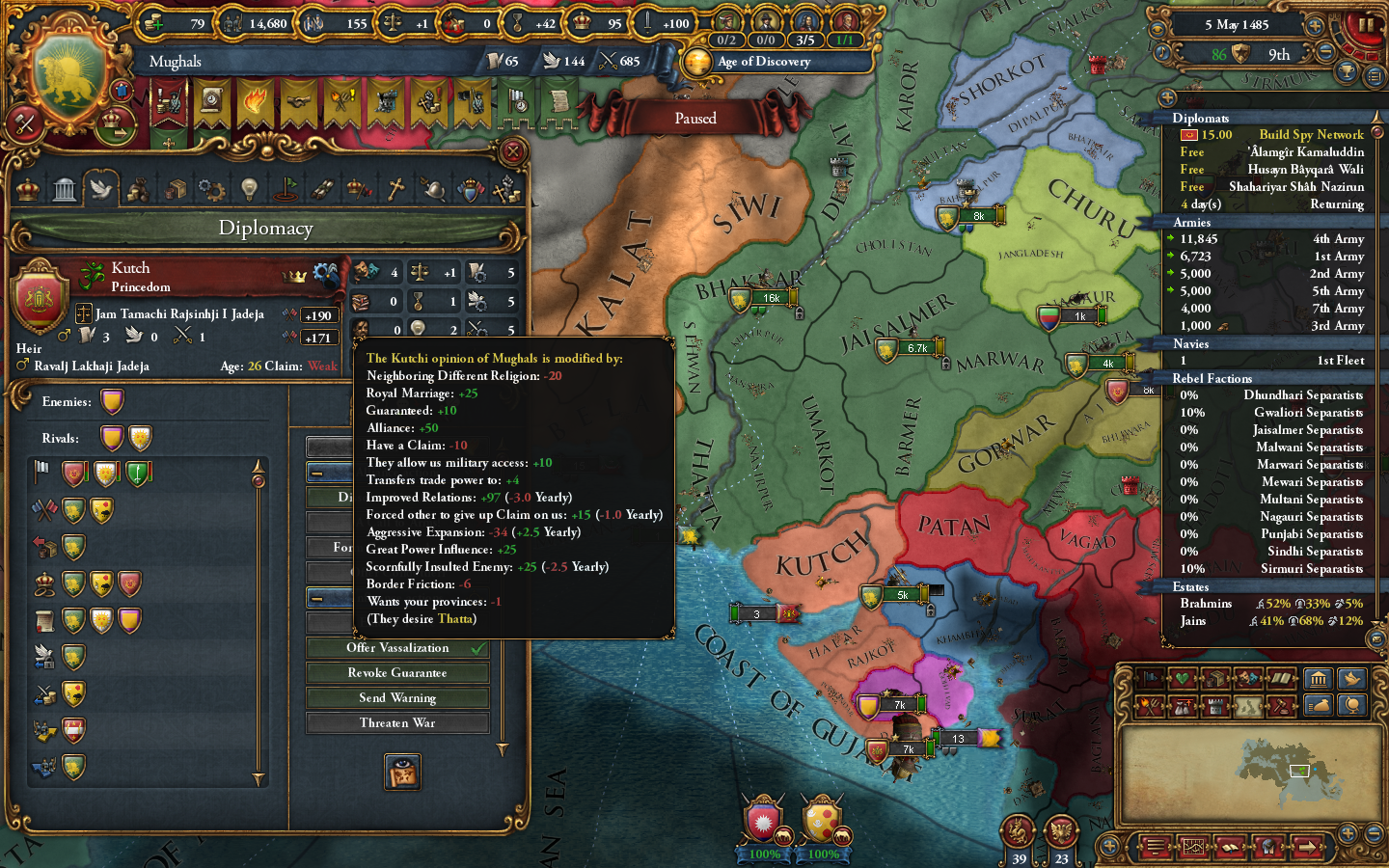Open the diplomatic macrobuilder dove icon
The height and width of the screenshot is (868, 1389).
1352,678
